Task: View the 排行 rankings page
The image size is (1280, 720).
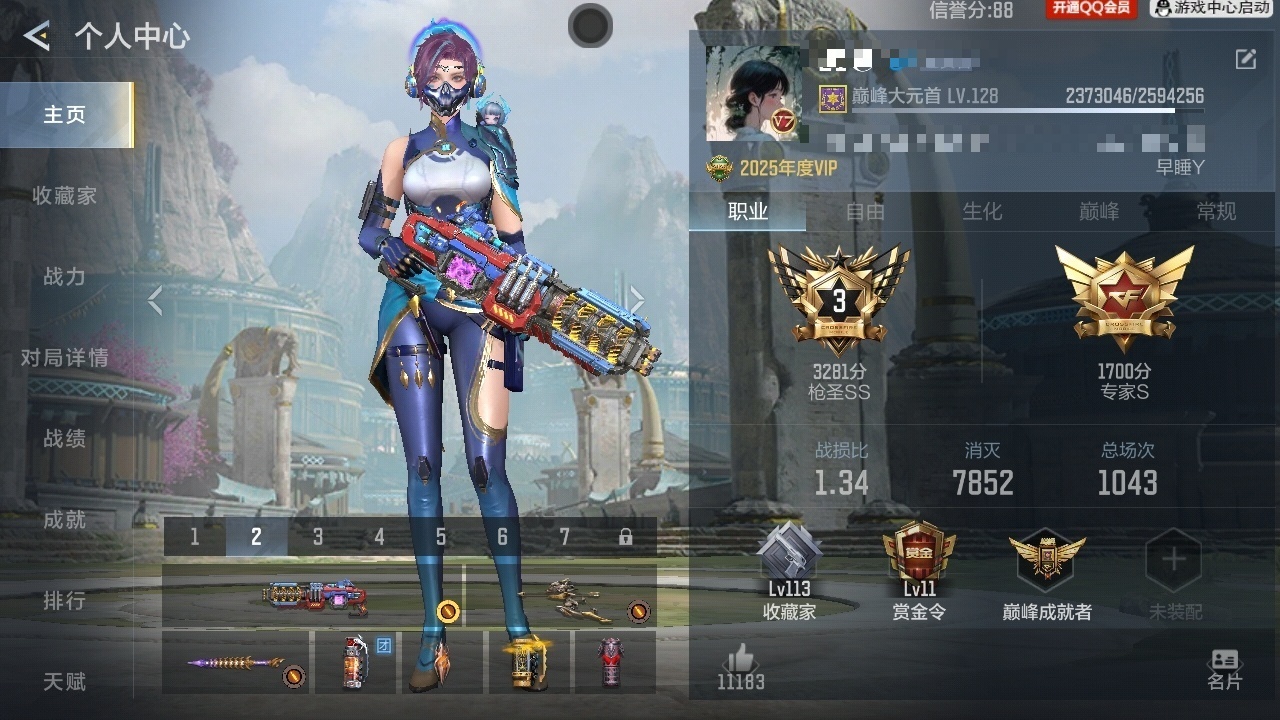Action: (64, 601)
